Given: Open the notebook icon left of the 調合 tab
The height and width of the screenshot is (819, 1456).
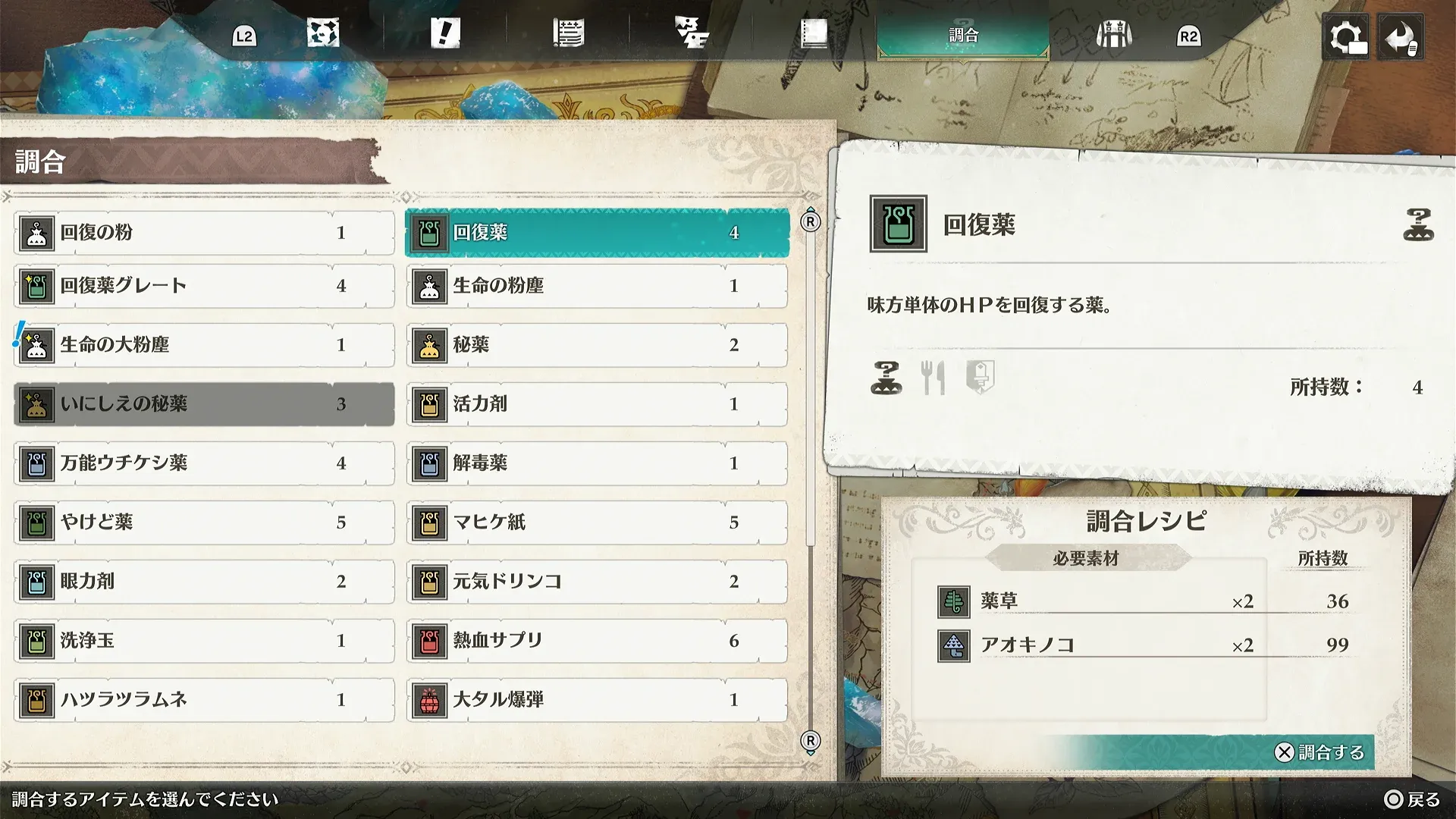Looking at the screenshot, I should (813, 34).
